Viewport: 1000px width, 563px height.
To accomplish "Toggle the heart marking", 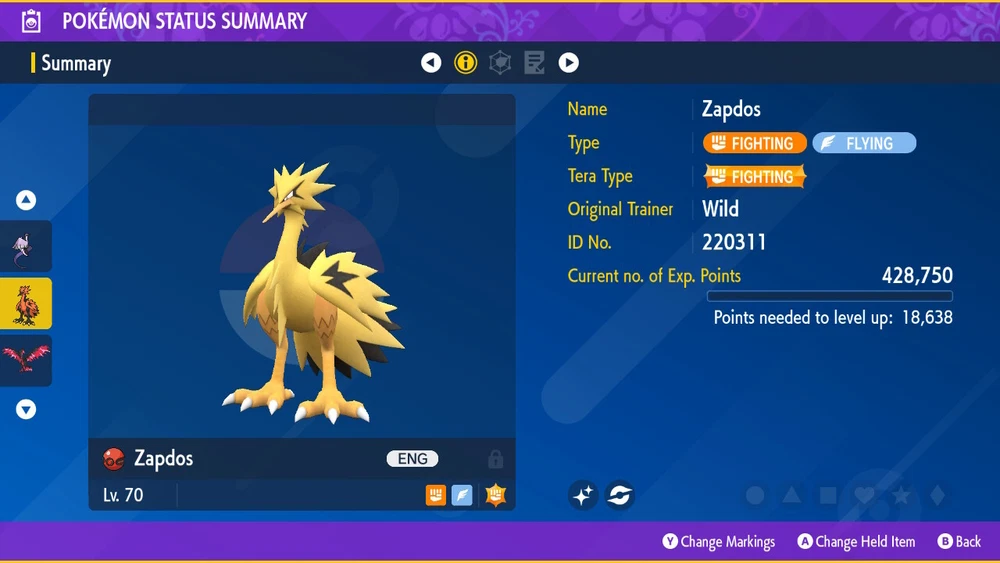I will coord(864,495).
